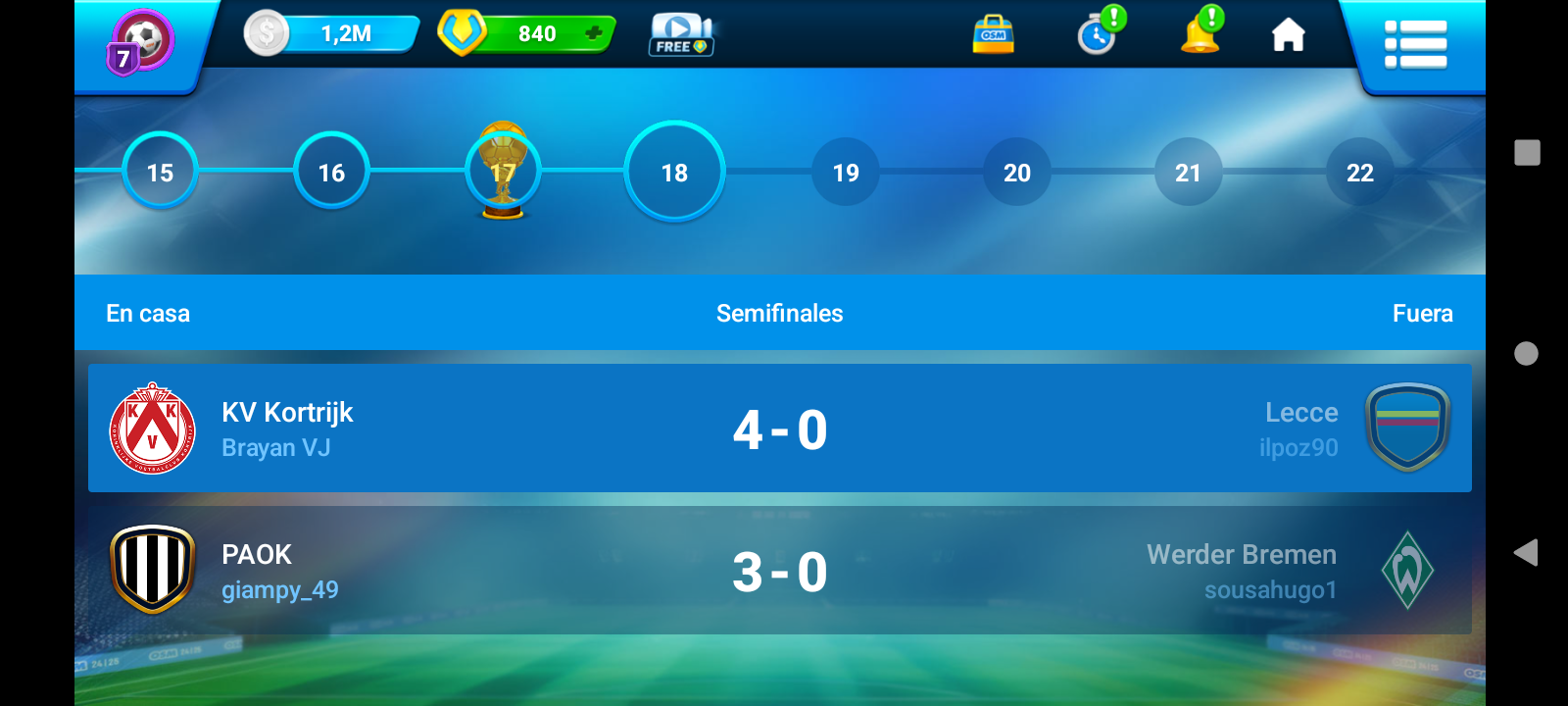Open the KV Kortrijk vs Lecce match
Screen dimensions: 1568x706
[779, 429]
